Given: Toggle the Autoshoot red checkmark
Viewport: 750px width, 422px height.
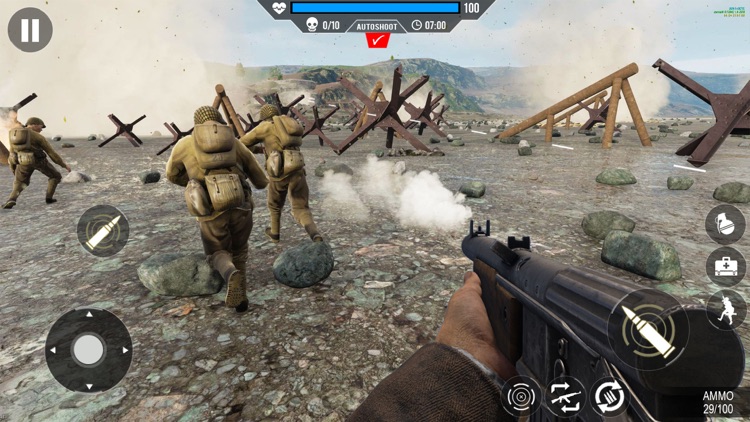Looking at the screenshot, I should 378,41.
